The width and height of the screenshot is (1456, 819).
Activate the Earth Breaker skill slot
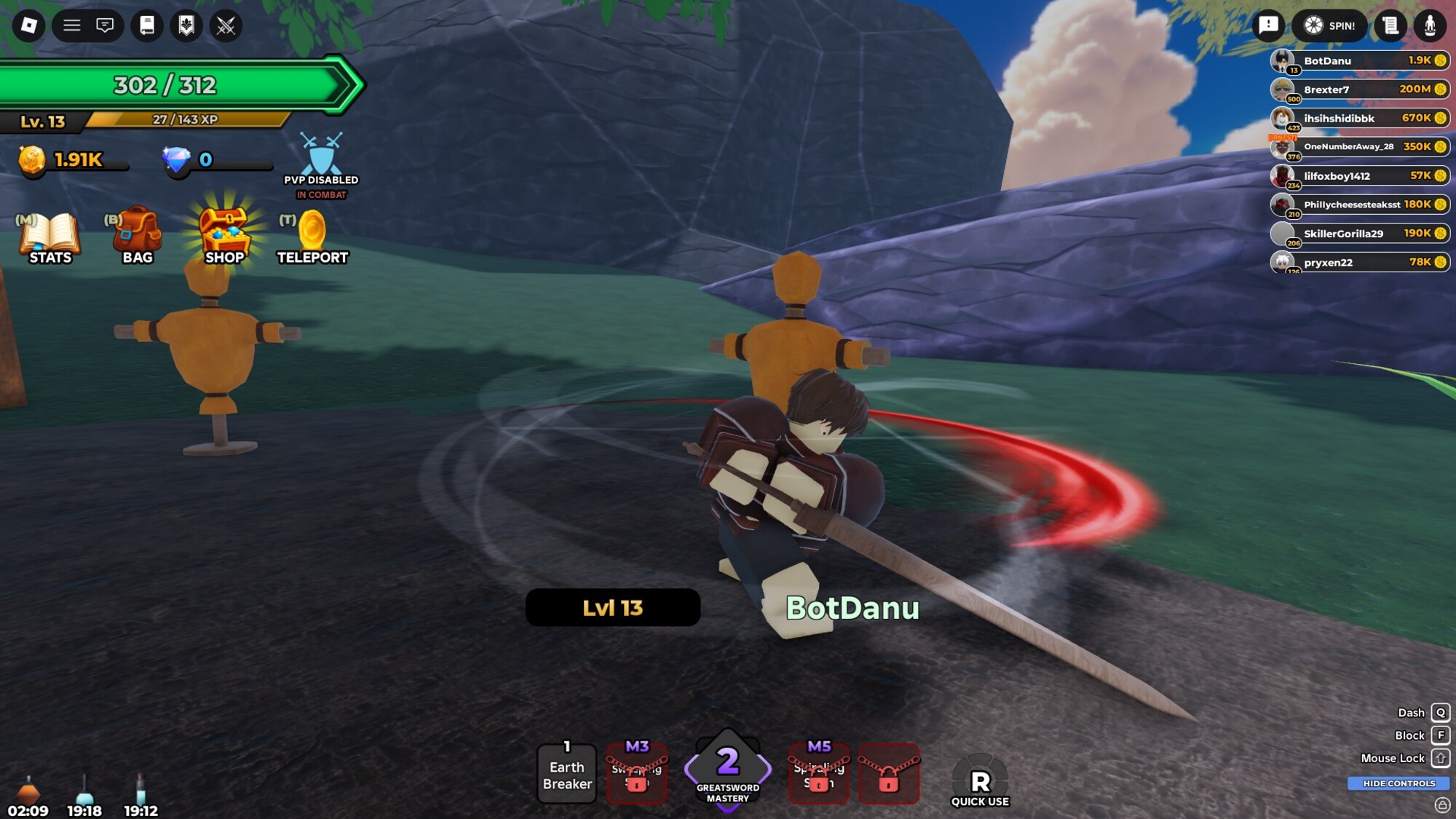pyautogui.click(x=567, y=775)
